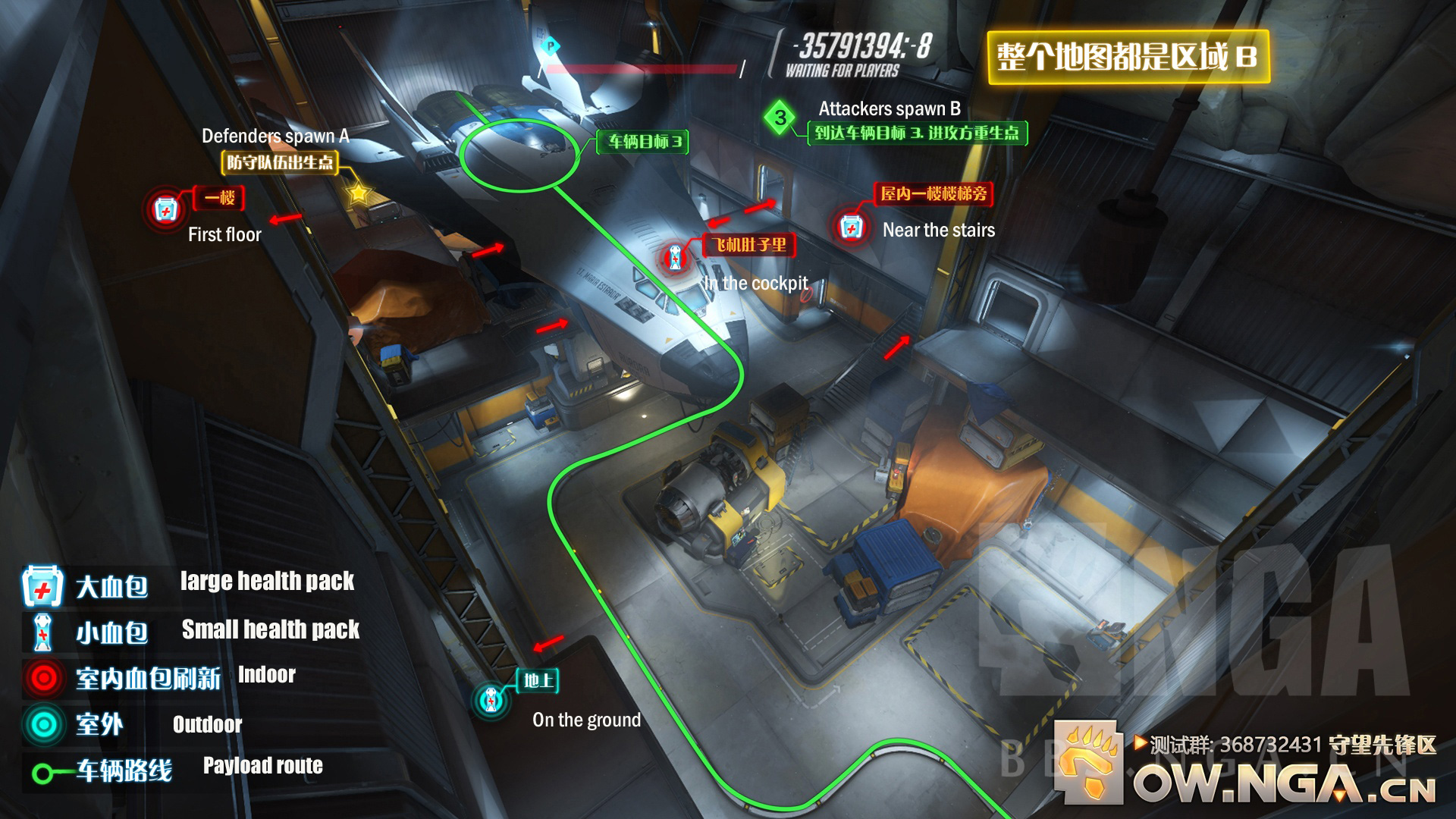
Task: Click the yellow area B title banner
Action: click(1128, 57)
